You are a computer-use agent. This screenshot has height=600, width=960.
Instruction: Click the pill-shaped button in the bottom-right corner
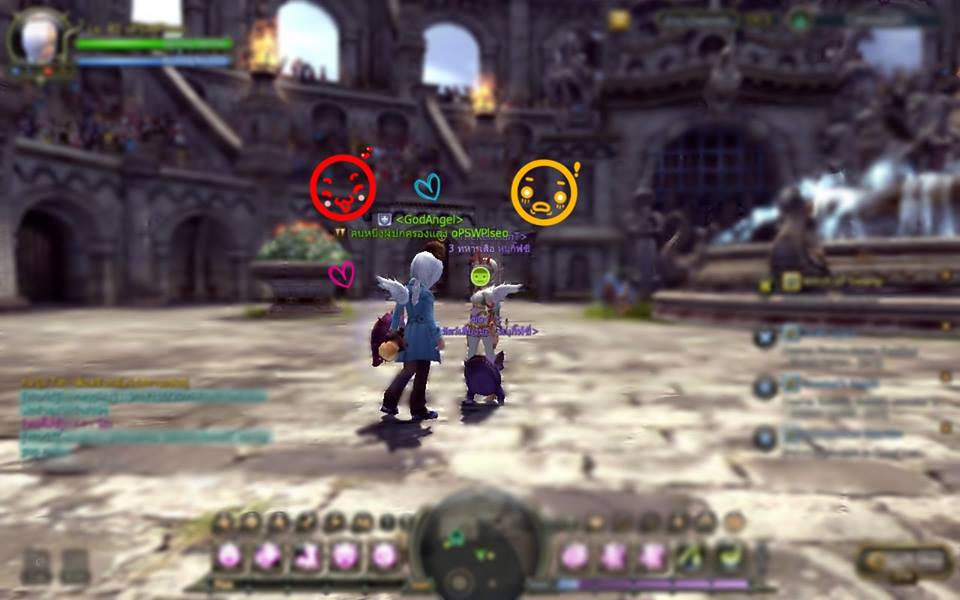904,562
